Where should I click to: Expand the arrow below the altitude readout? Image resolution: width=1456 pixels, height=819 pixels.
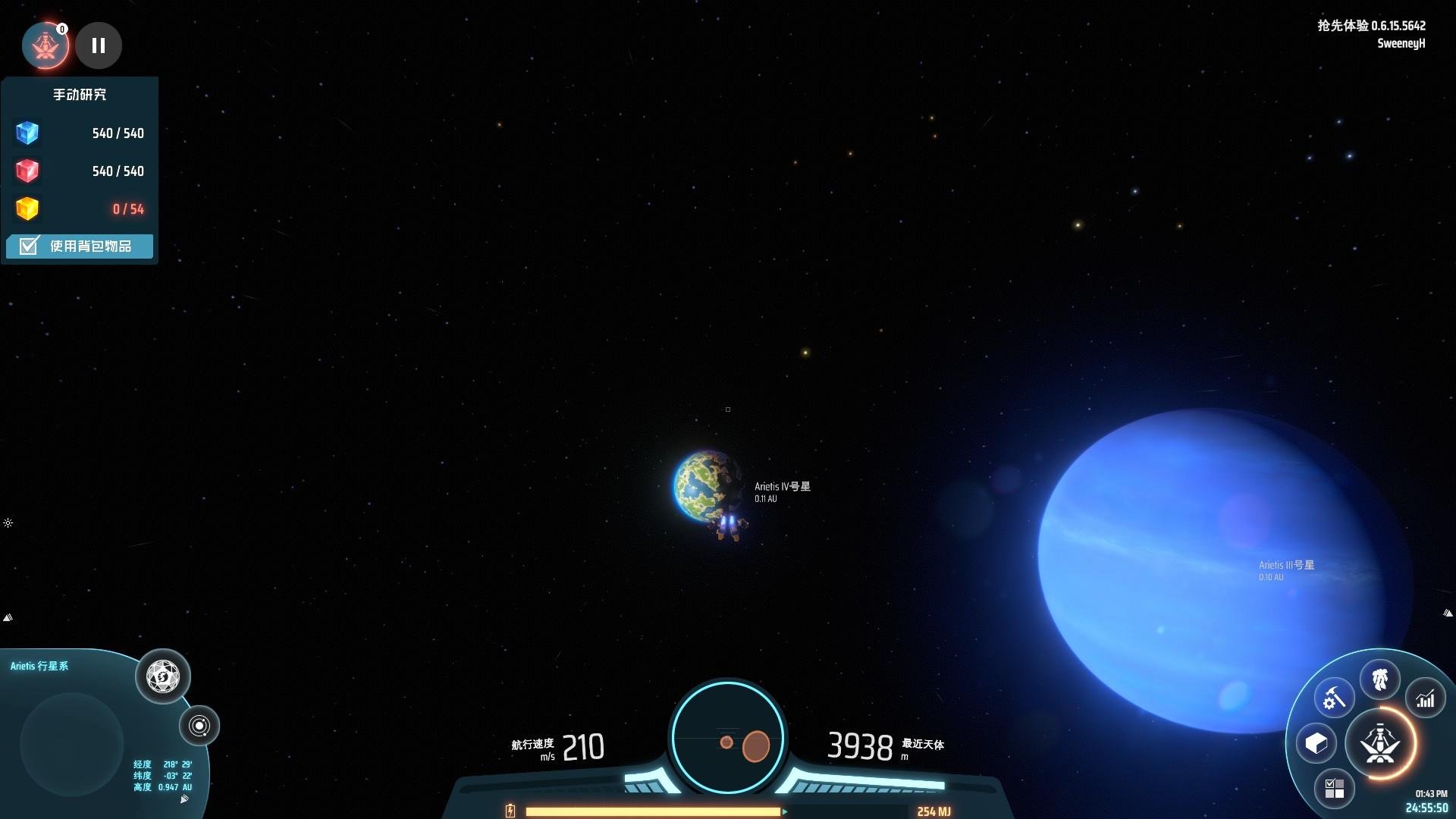coord(184,800)
